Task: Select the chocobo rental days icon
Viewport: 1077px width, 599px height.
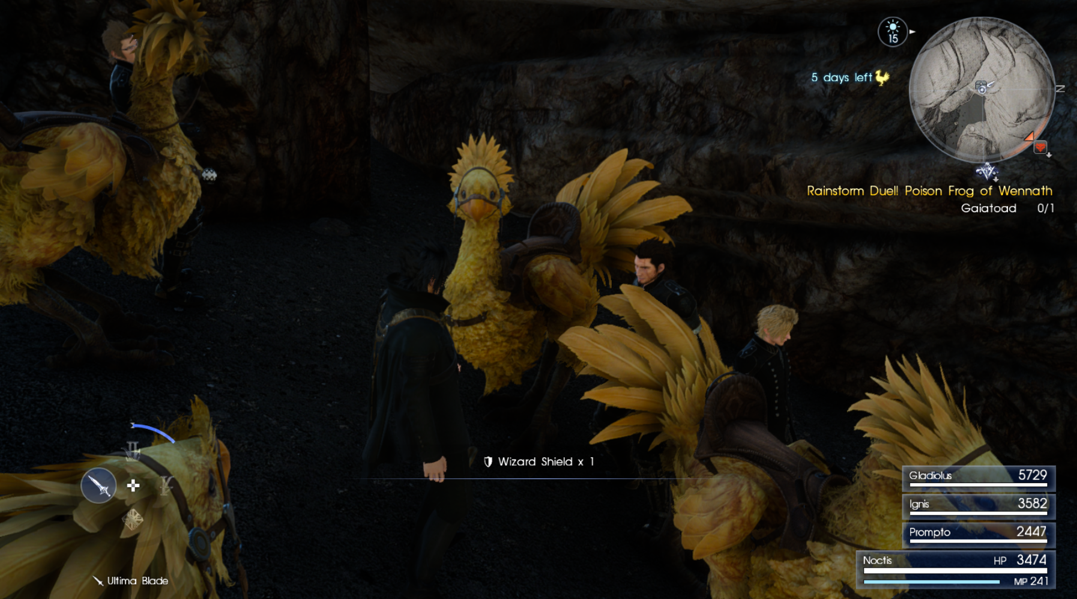Action: tap(882, 77)
